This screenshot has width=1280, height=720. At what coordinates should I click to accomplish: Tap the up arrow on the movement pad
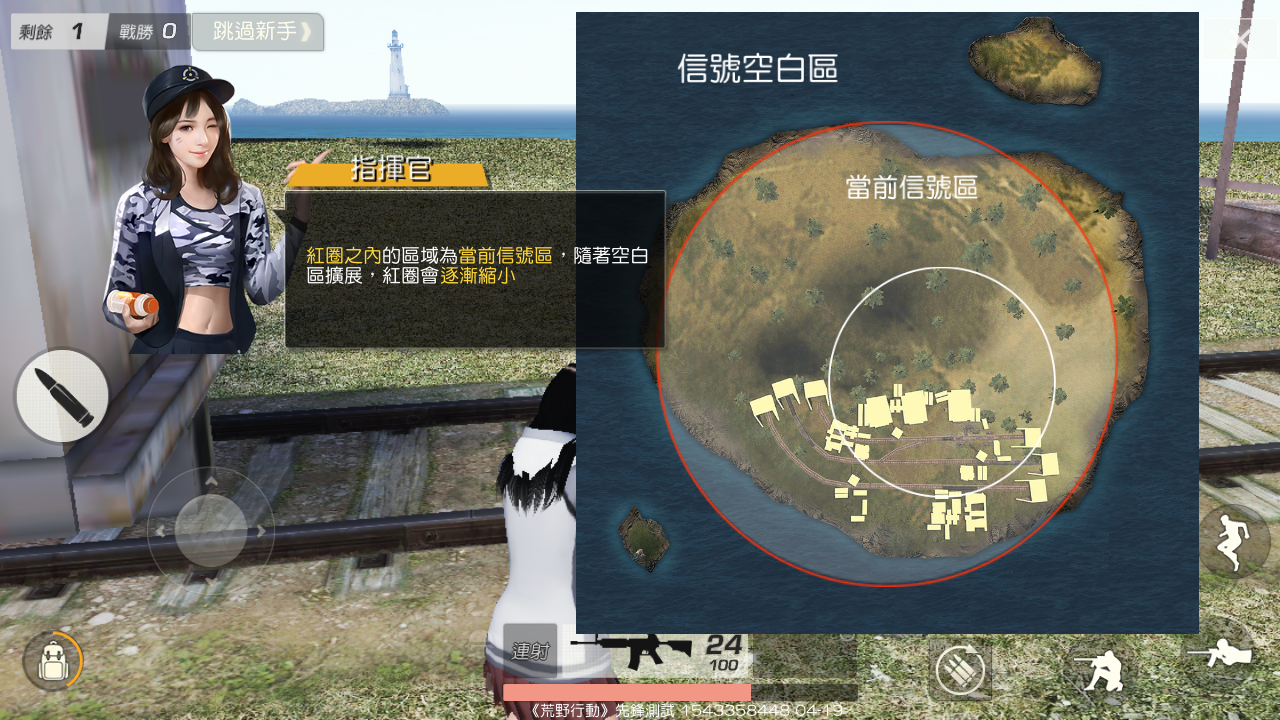coord(210,483)
